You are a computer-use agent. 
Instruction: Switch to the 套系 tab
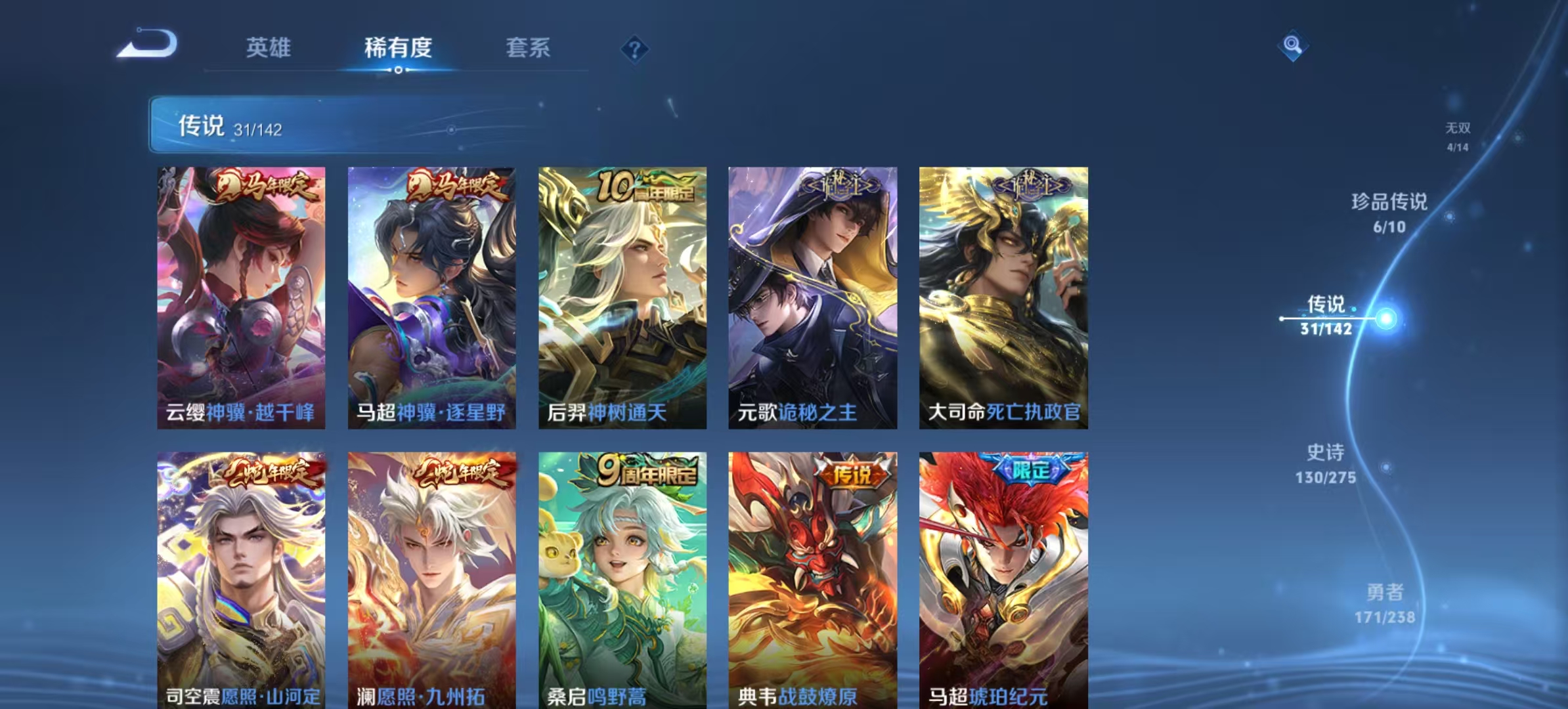(x=529, y=47)
